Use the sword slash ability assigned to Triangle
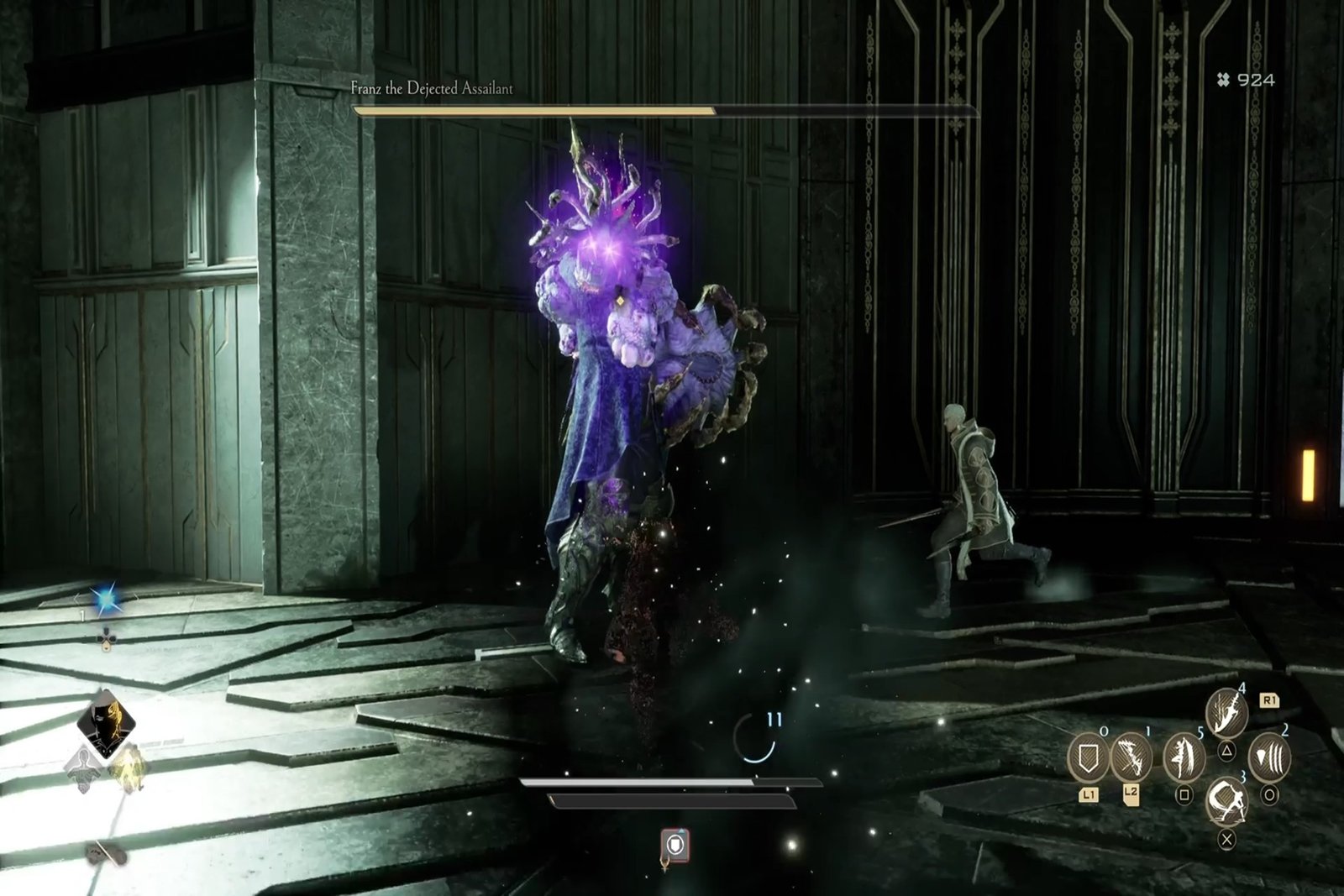 pyautogui.click(x=1226, y=714)
